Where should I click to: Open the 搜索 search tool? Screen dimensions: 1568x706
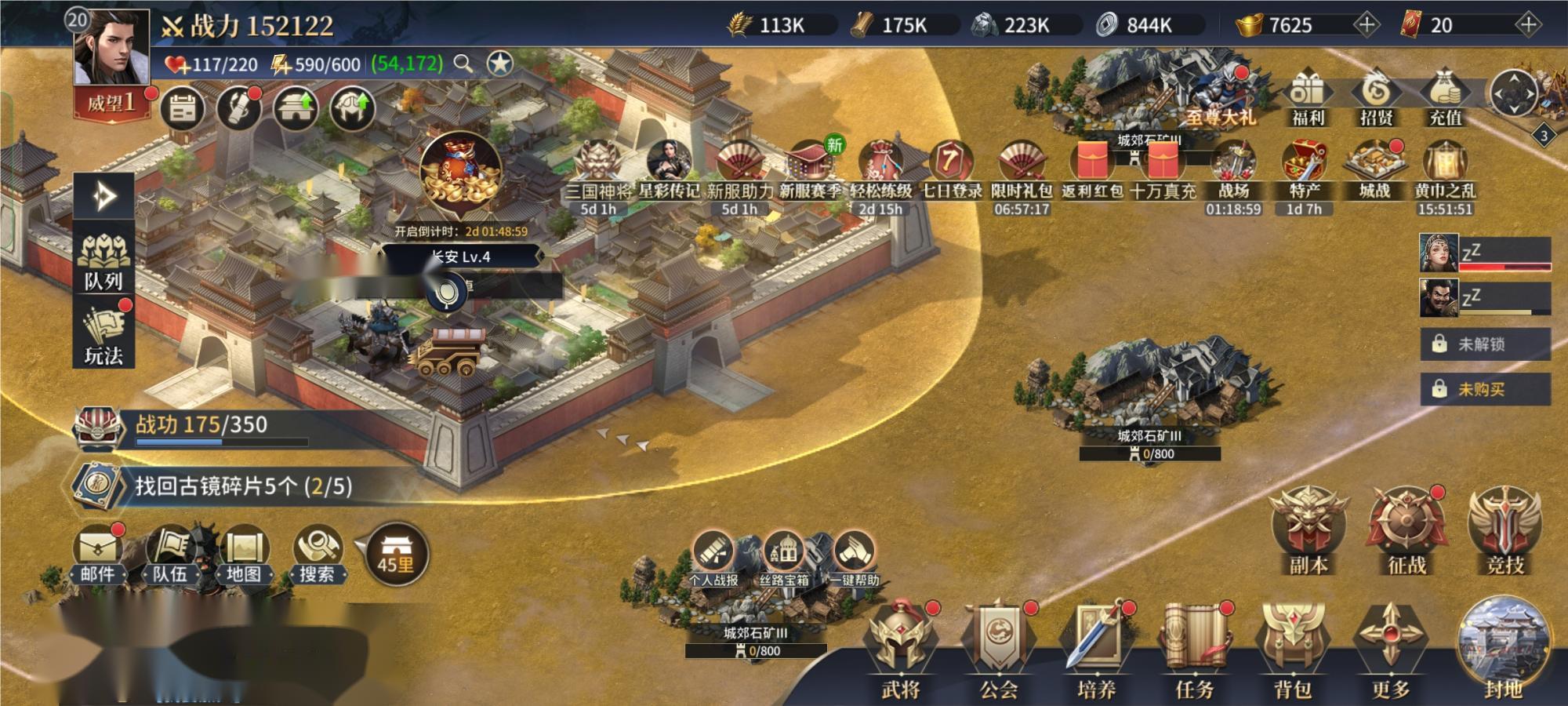coord(317,553)
